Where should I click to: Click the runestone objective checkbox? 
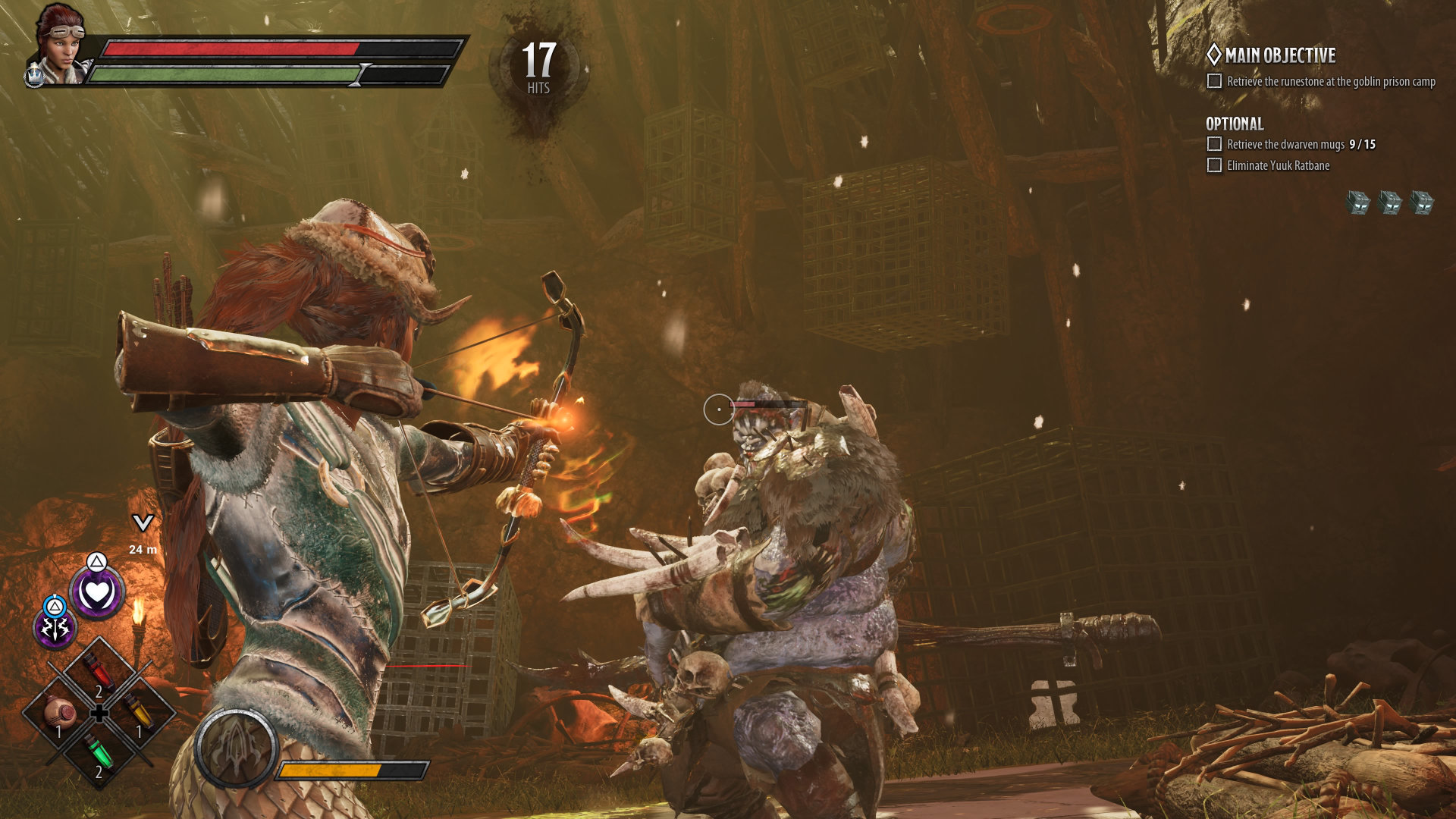[x=1214, y=81]
